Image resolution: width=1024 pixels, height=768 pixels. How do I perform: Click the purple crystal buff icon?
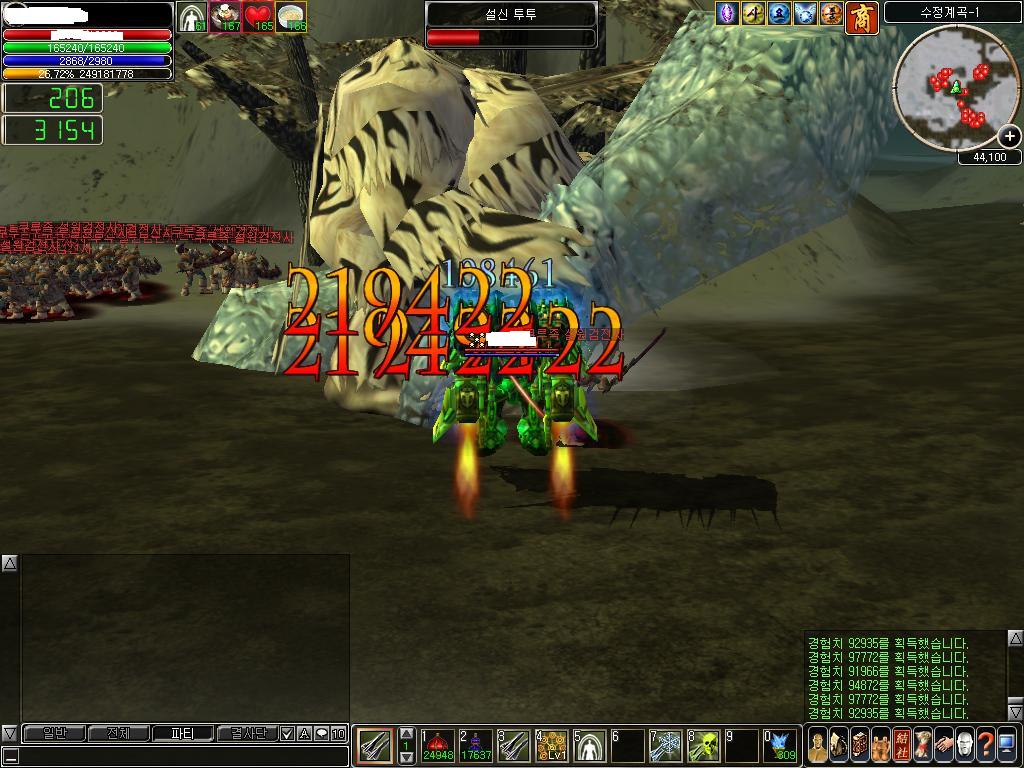728,14
